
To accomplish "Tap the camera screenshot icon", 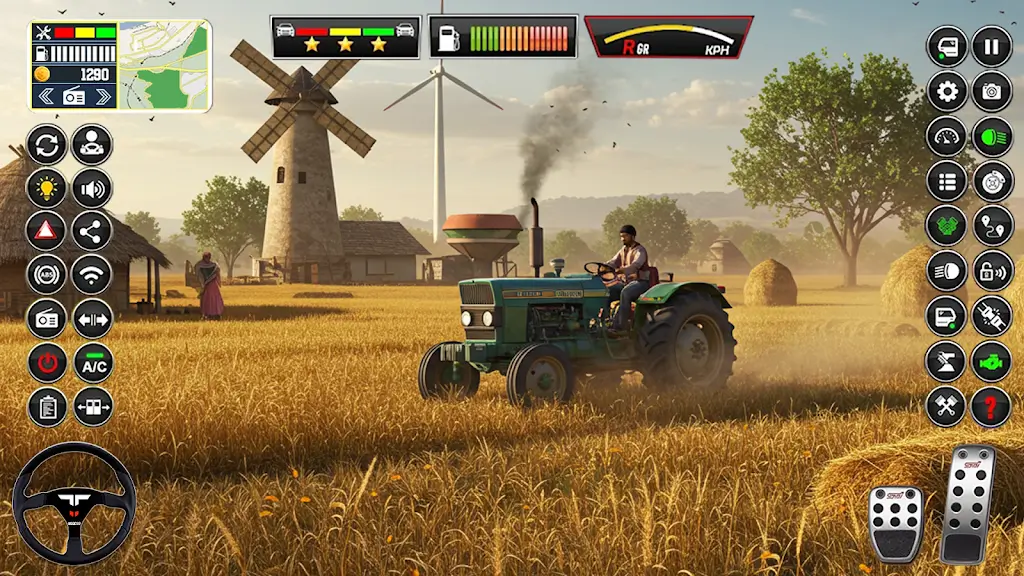I will pyautogui.click(x=991, y=91).
